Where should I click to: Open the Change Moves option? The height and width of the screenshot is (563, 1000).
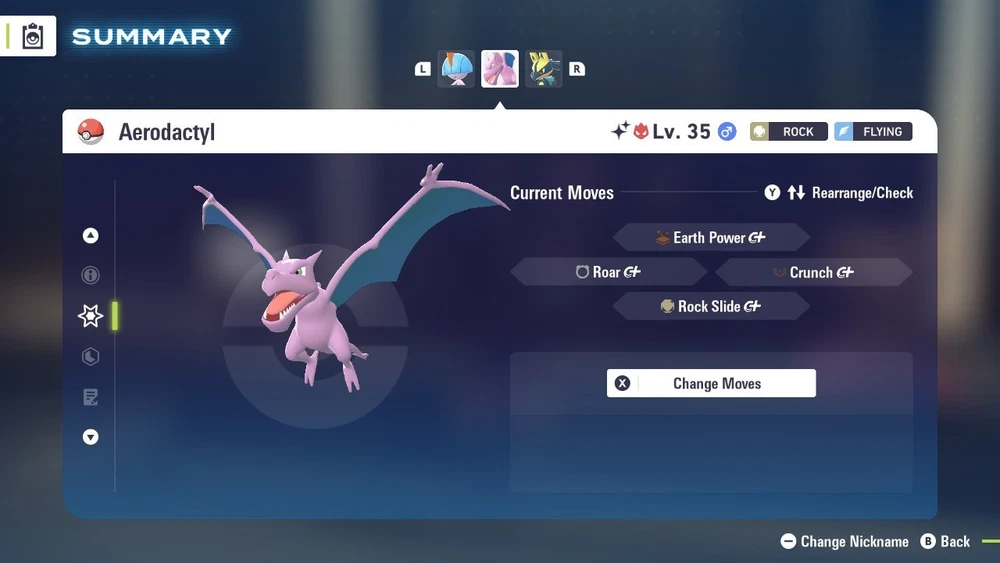pos(711,383)
